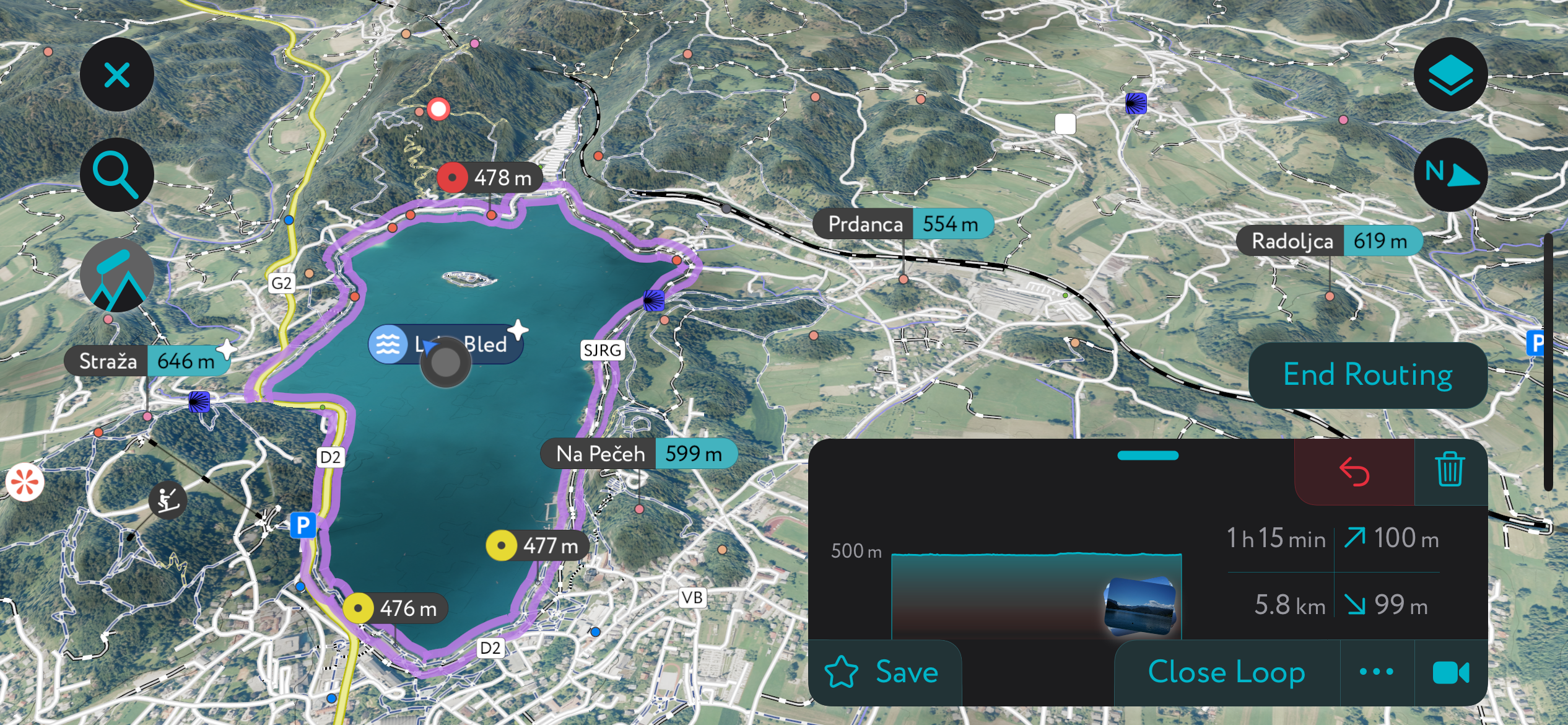Select the Na Pečeh 599 m label
Viewport: 1568px width, 725px height.
638,454
